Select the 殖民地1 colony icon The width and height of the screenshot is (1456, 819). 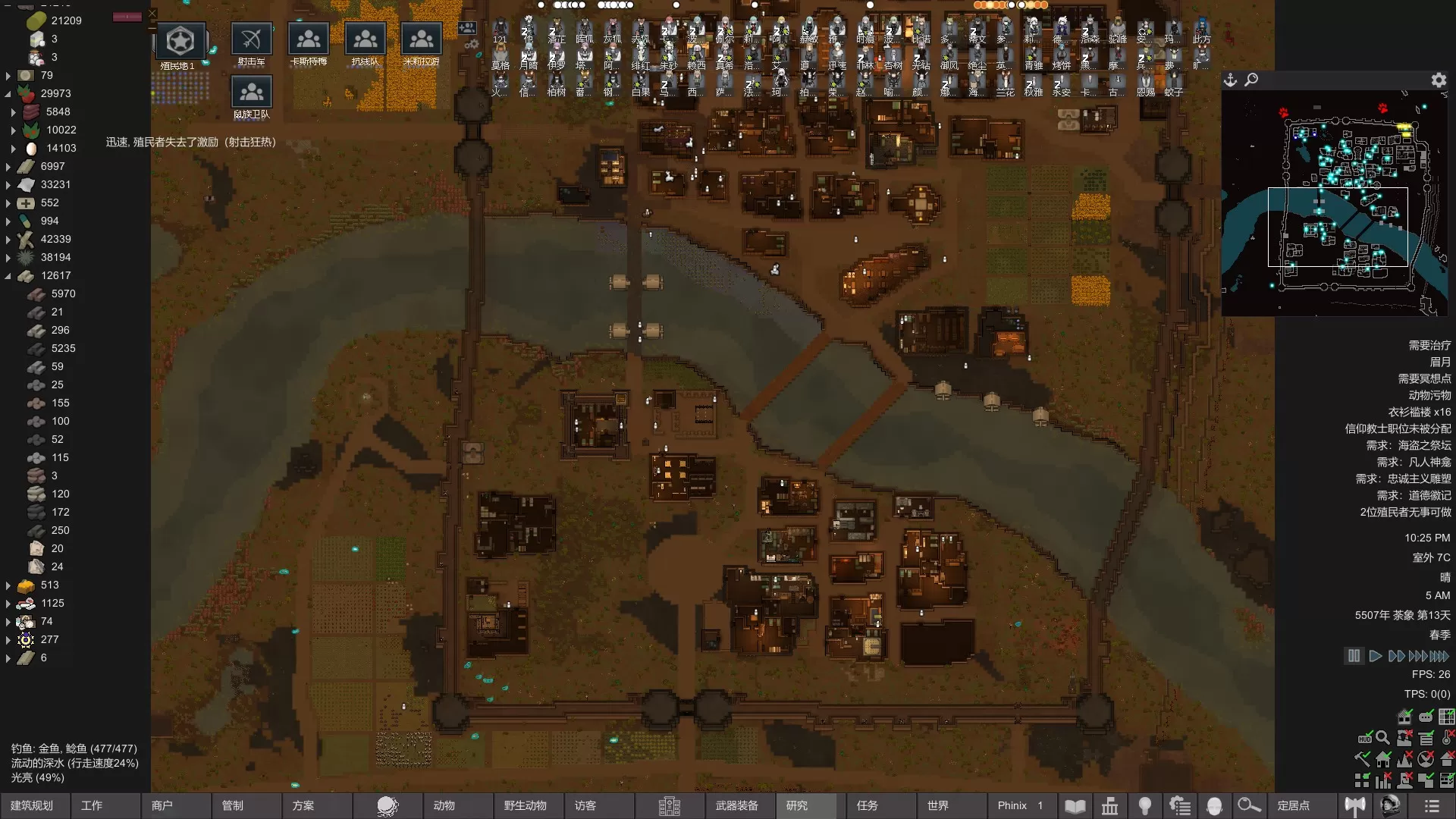pyautogui.click(x=180, y=42)
